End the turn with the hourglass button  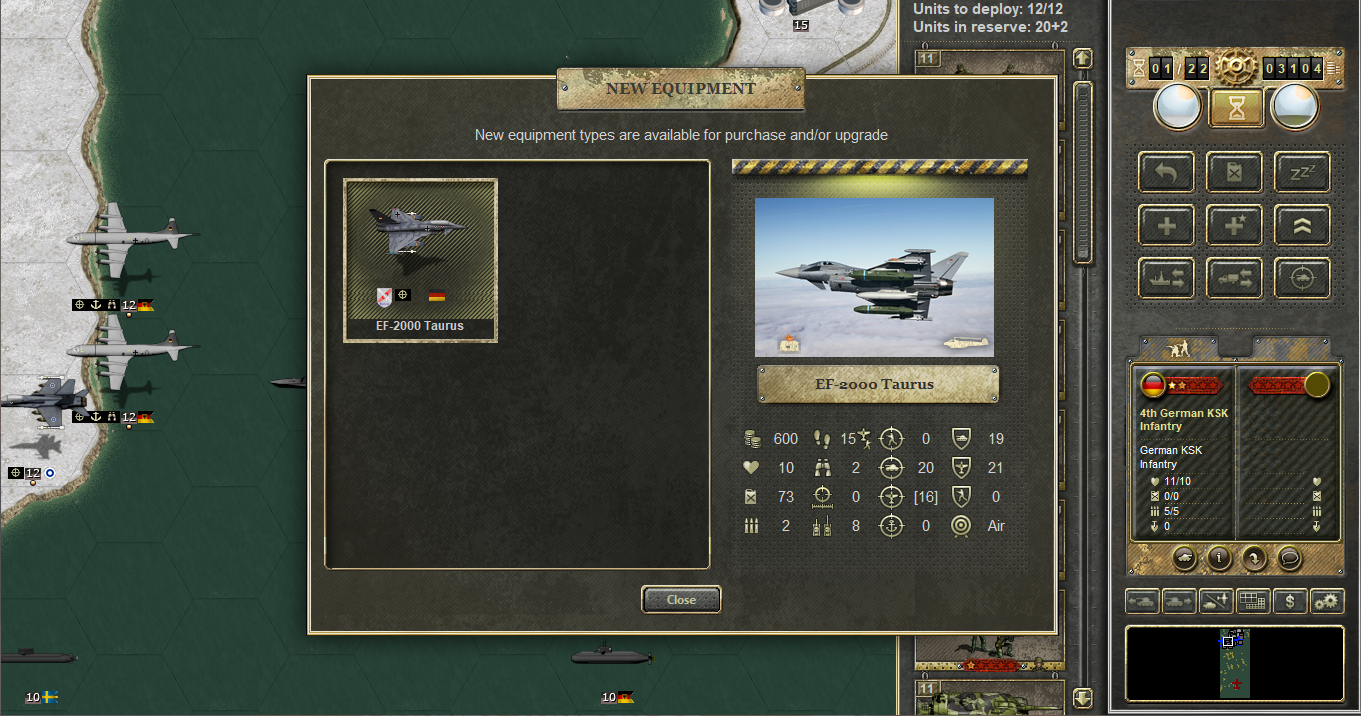(x=1236, y=107)
